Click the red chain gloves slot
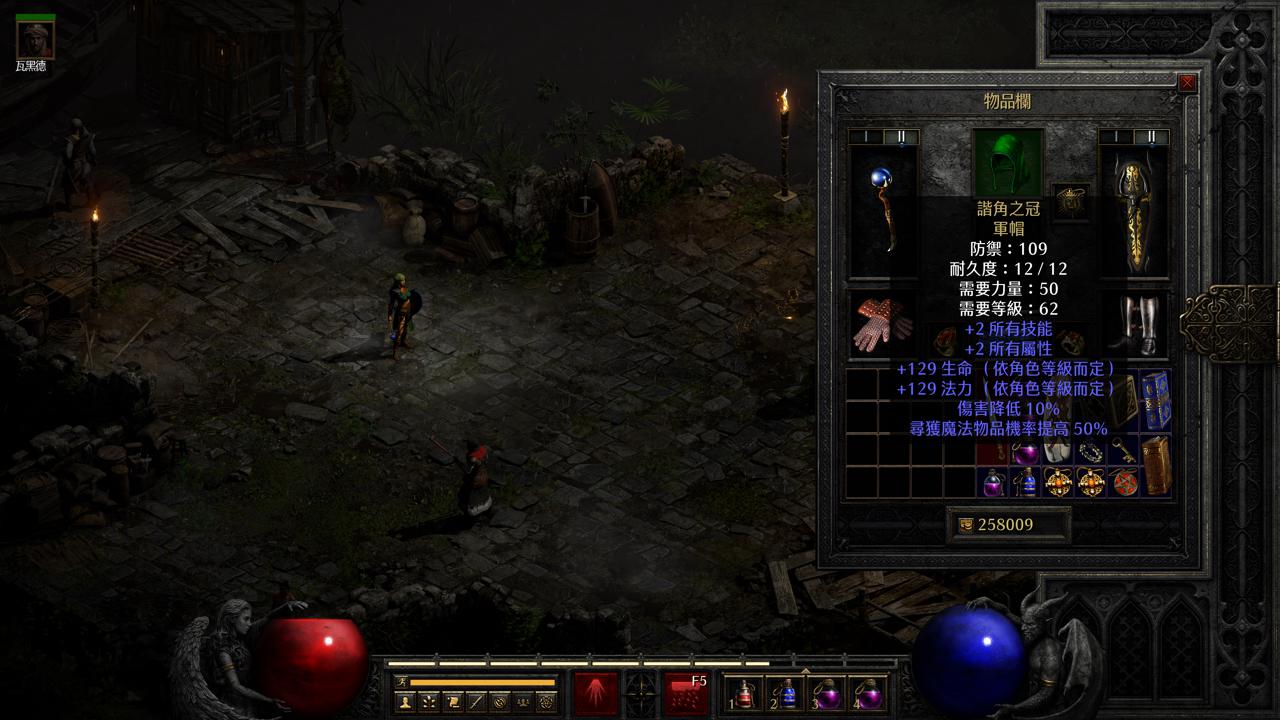Screen dimensions: 1280x720 (x=882, y=324)
